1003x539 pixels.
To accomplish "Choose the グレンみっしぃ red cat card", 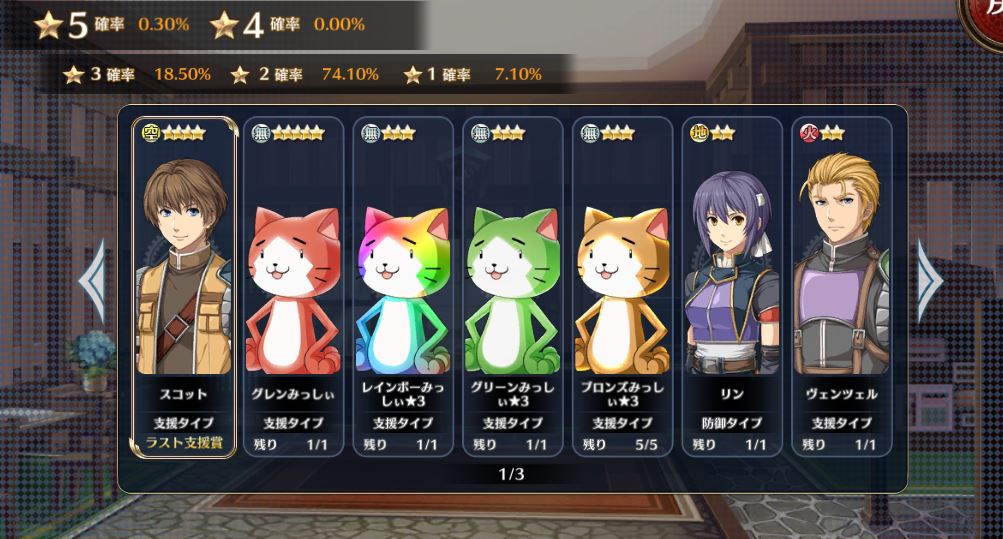I will 293,287.
